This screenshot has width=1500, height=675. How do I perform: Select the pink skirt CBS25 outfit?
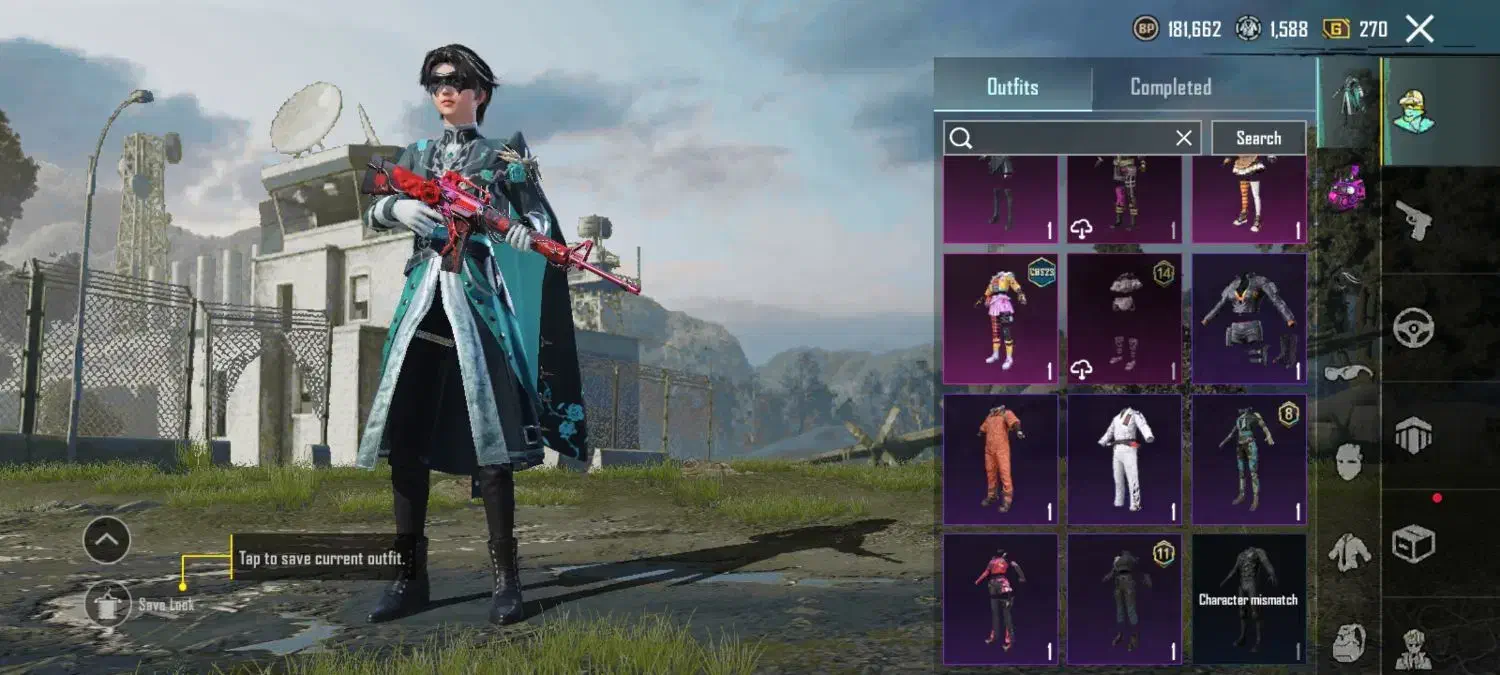click(x=1000, y=318)
